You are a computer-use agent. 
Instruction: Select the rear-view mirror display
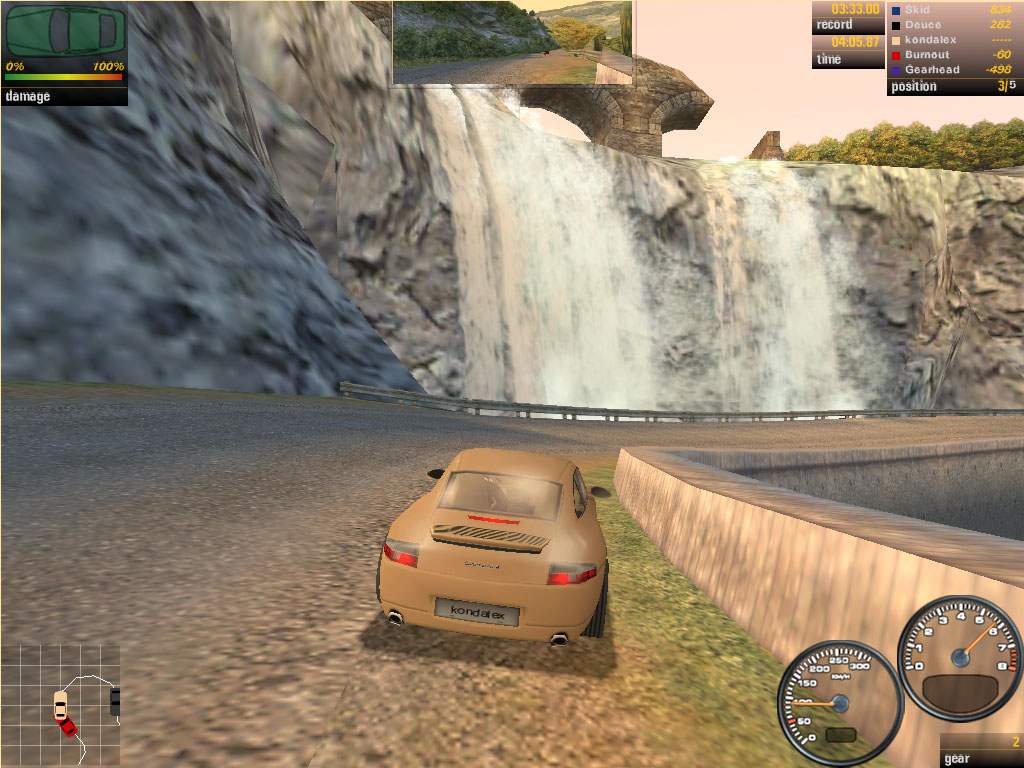[x=512, y=42]
